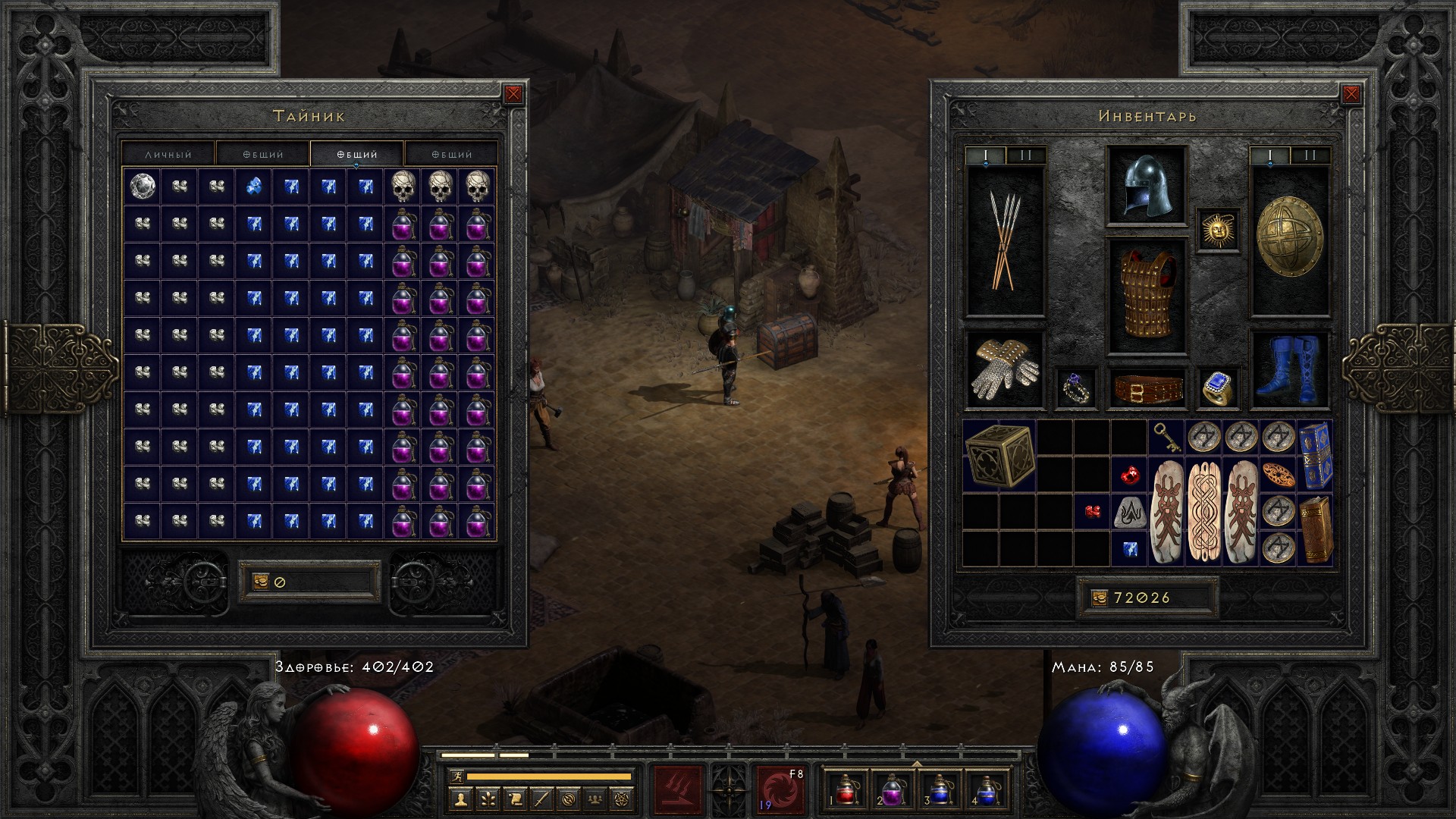The image size is (1456, 819).
Task: Close the Инвентарь panel
Action: click(x=1351, y=94)
